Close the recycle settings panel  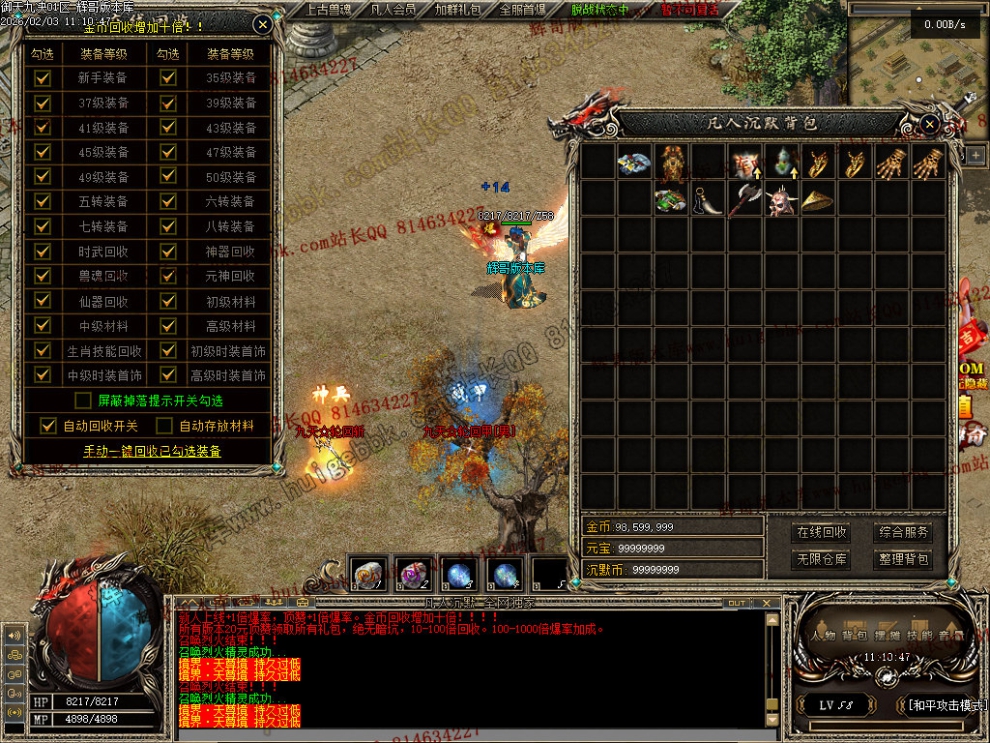pos(262,24)
